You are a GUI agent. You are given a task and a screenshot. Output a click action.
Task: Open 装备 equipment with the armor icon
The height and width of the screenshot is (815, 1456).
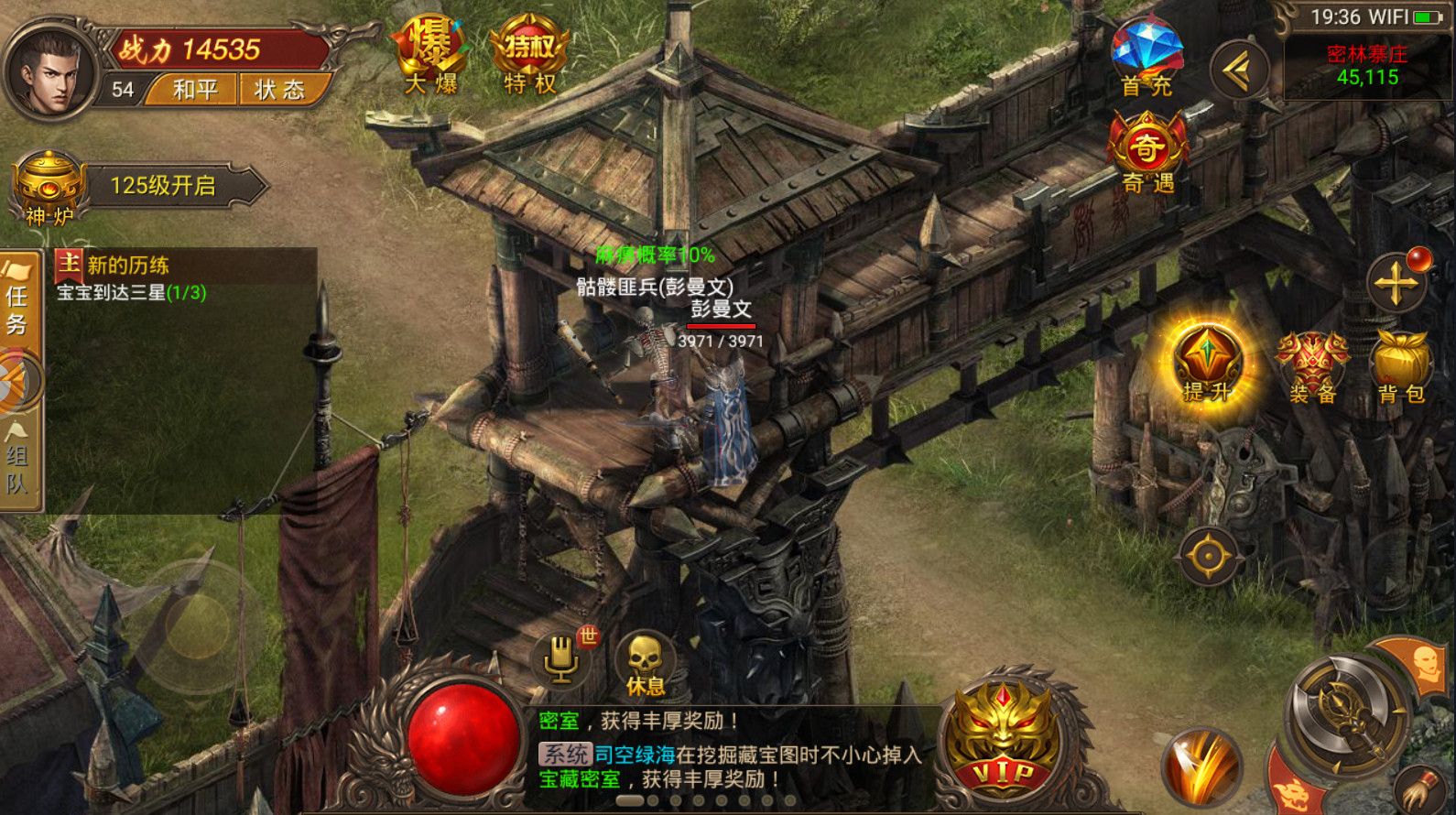(1311, 366)
